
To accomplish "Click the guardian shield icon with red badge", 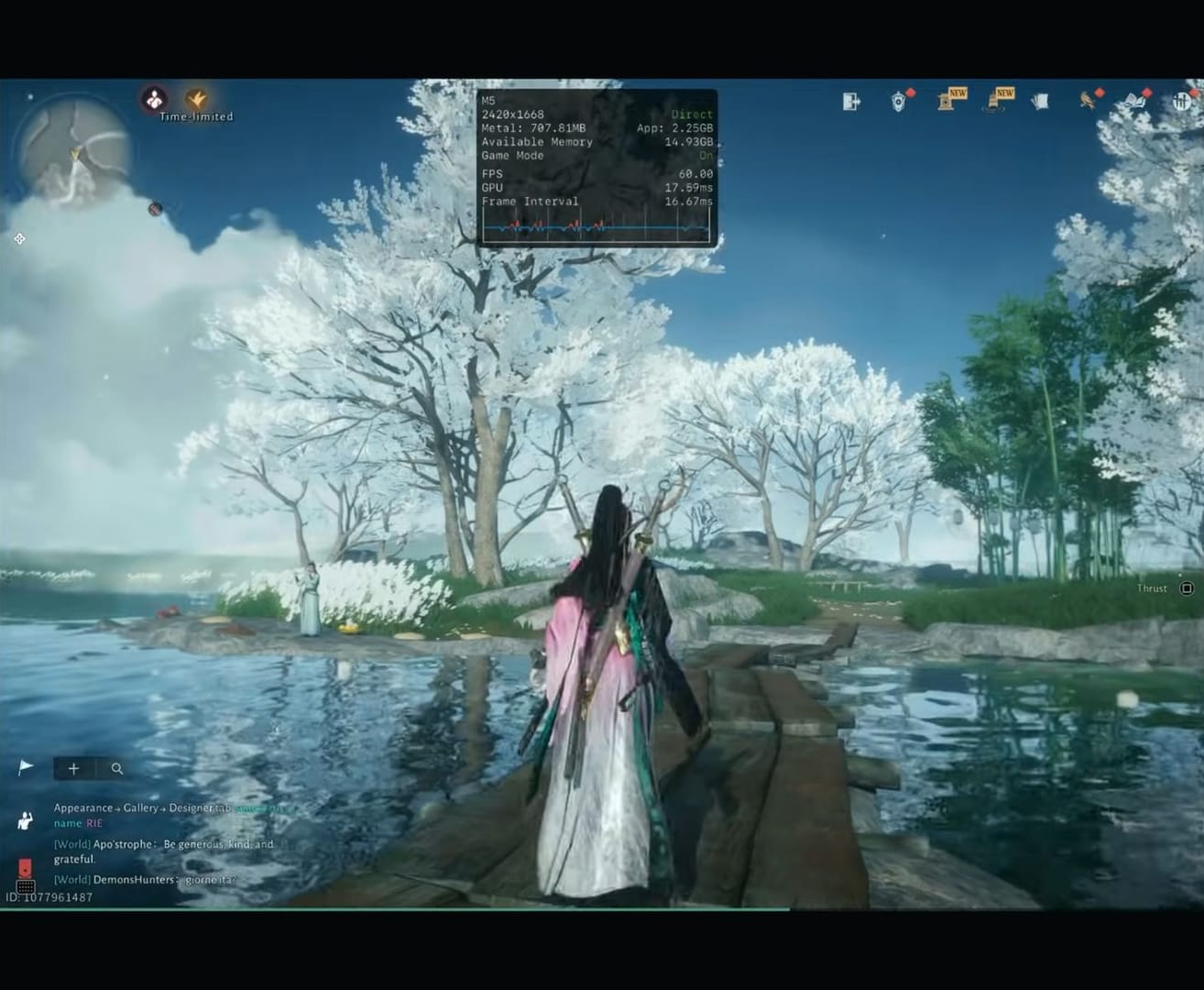I will pyautogui.click(x=899, y=101).
